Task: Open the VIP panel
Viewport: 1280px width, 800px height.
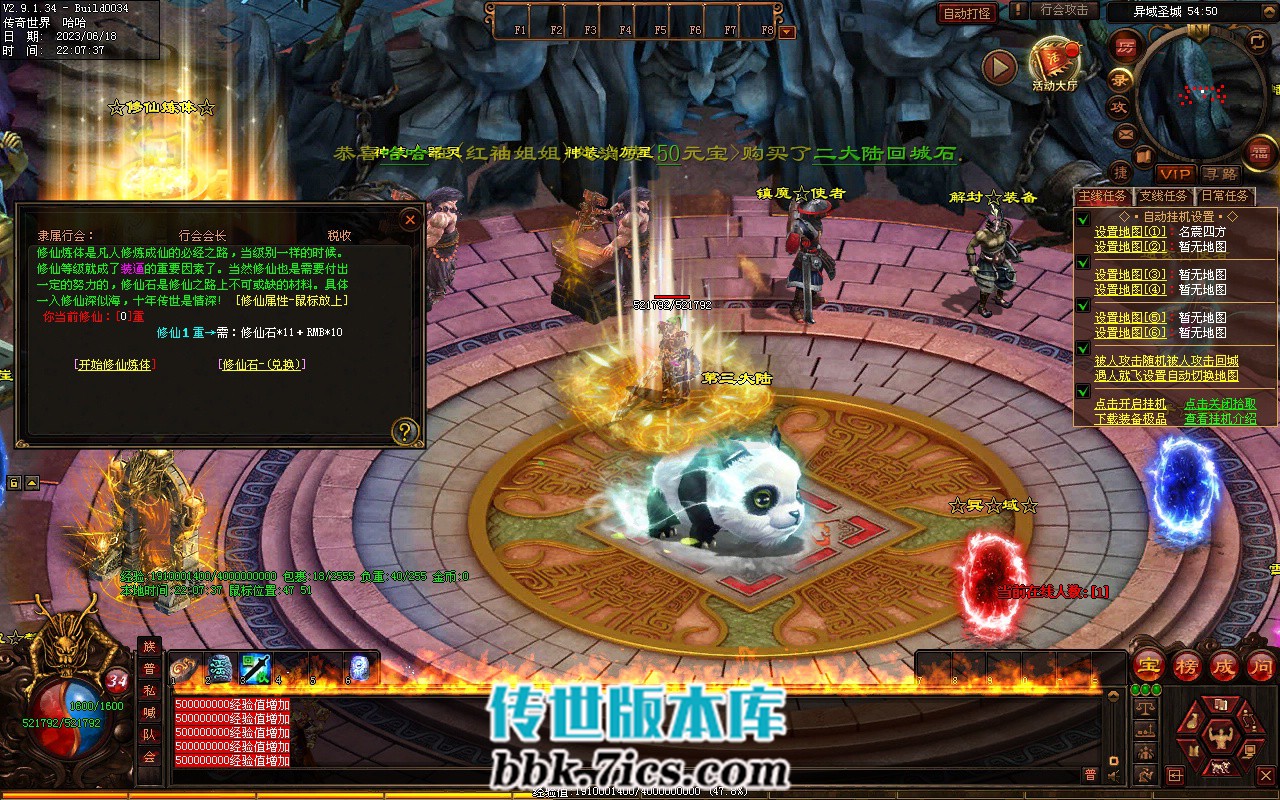Action: 1175,174
